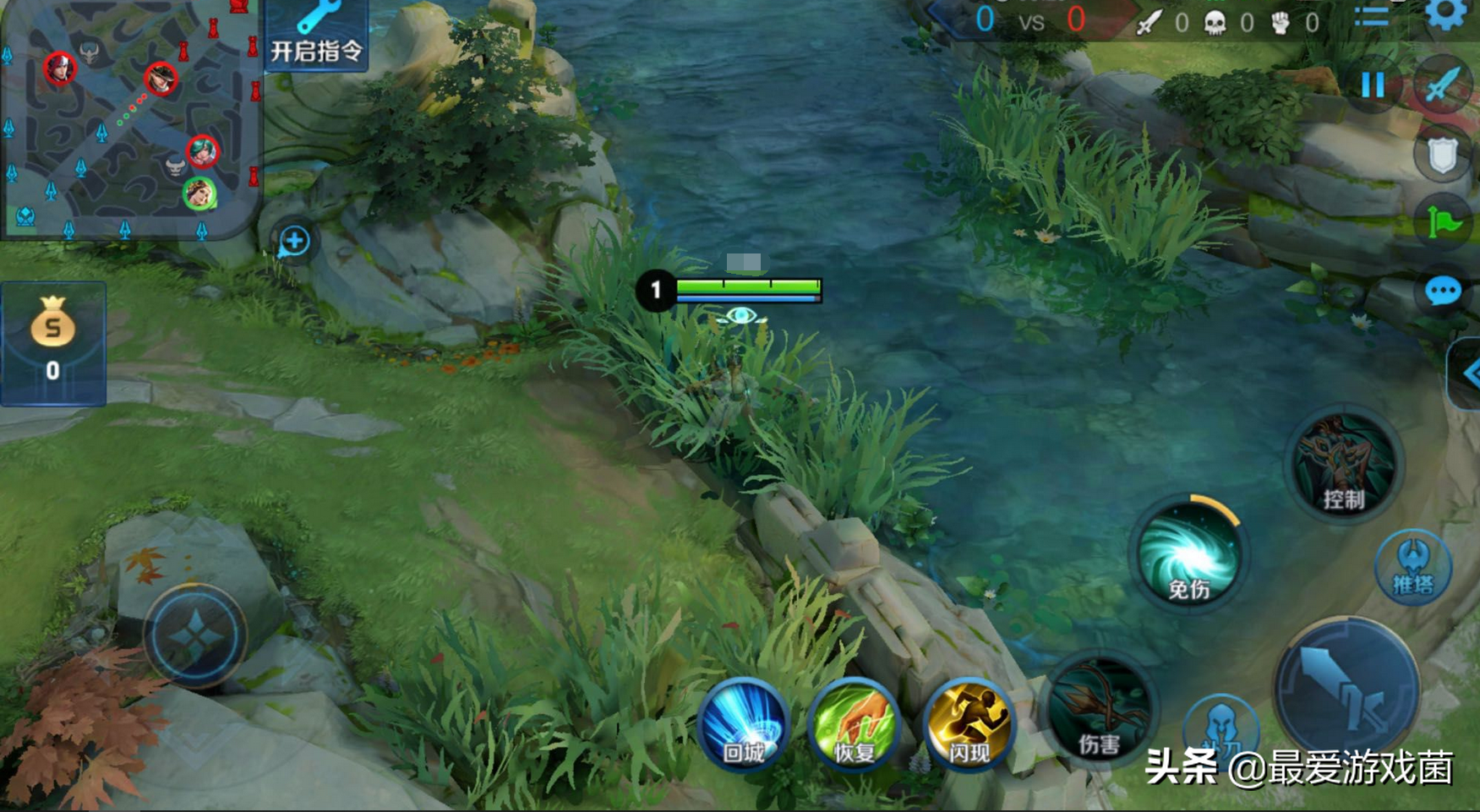This screenshot has height=812, width=1480.
Task: Activate the 免伤 swirl skill
Action: [x=1188, y=554]
